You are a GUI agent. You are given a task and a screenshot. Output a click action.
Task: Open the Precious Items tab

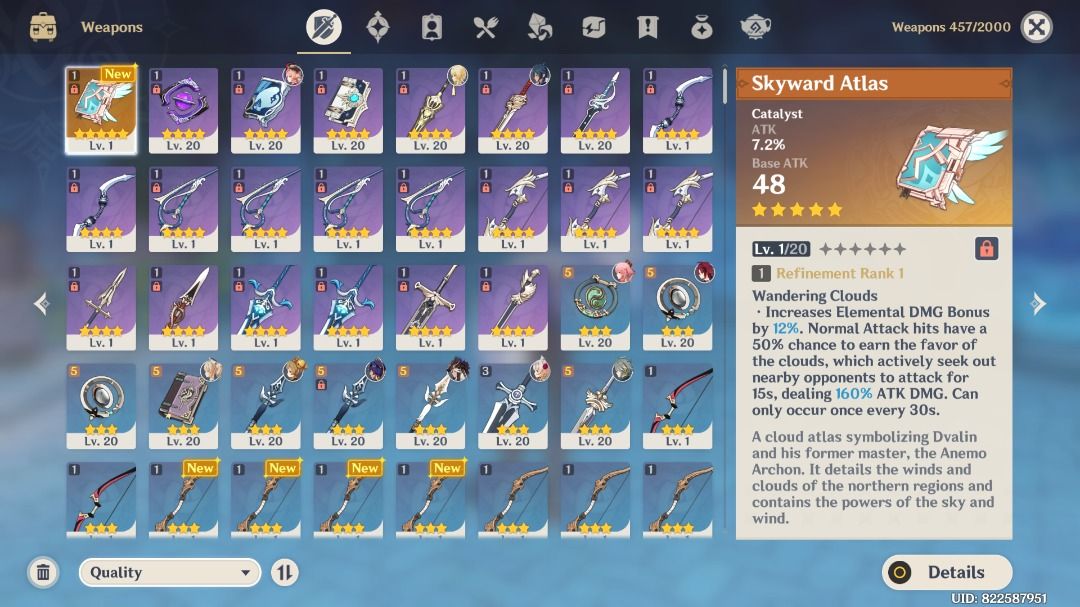point(702,27)
